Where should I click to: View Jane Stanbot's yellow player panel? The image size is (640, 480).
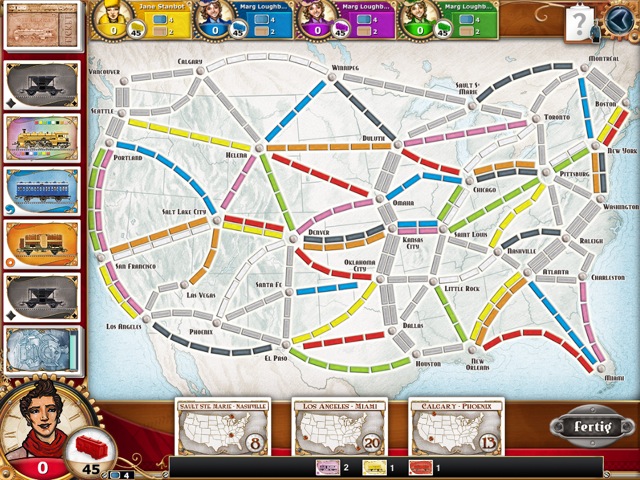pyautogui.click(x=134, y=18)
